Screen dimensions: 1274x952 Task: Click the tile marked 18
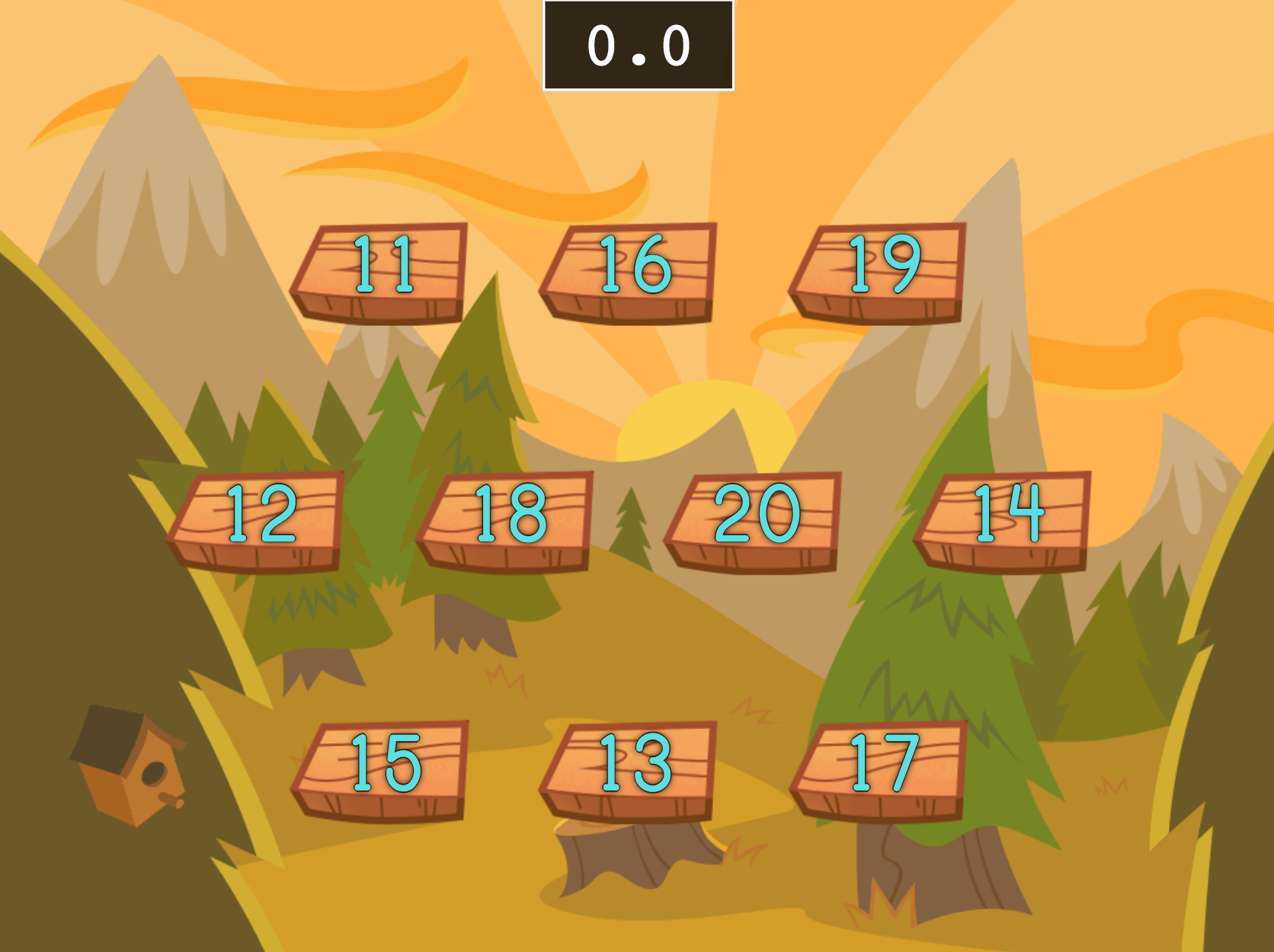click(507, 519)
